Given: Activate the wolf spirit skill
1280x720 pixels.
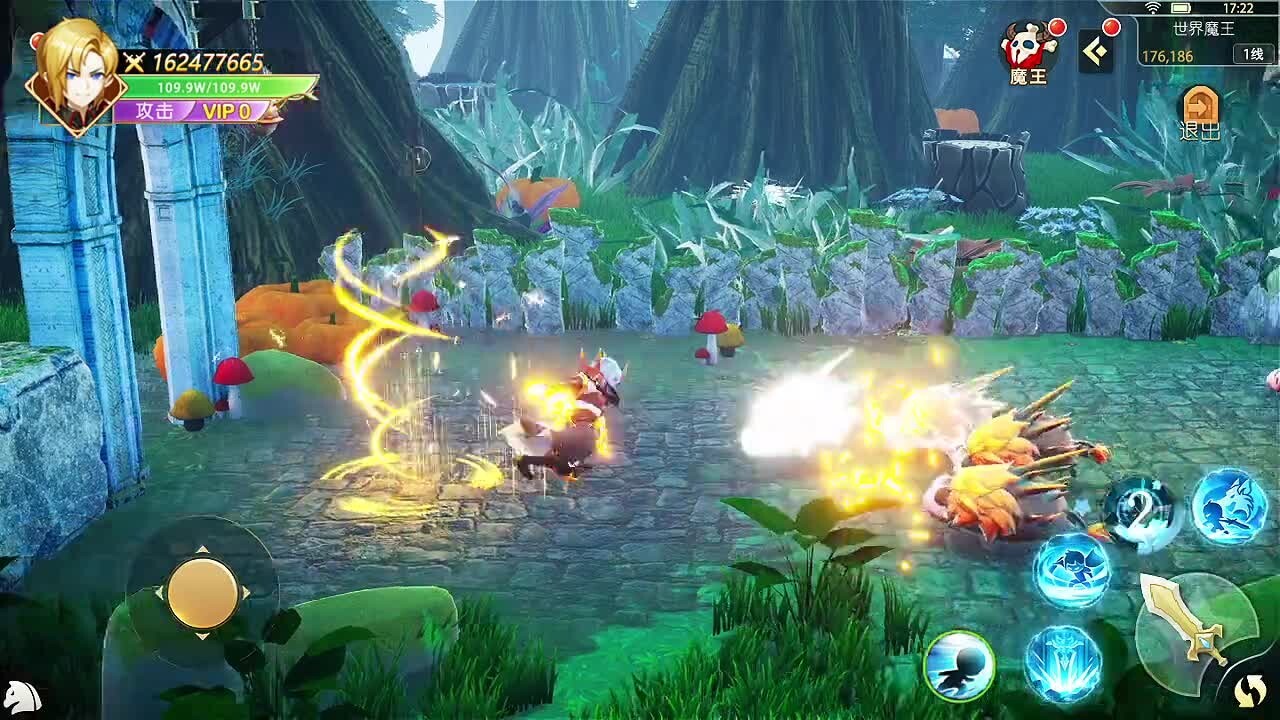Looking at the screenshot, I should (x=1229, y=506).
